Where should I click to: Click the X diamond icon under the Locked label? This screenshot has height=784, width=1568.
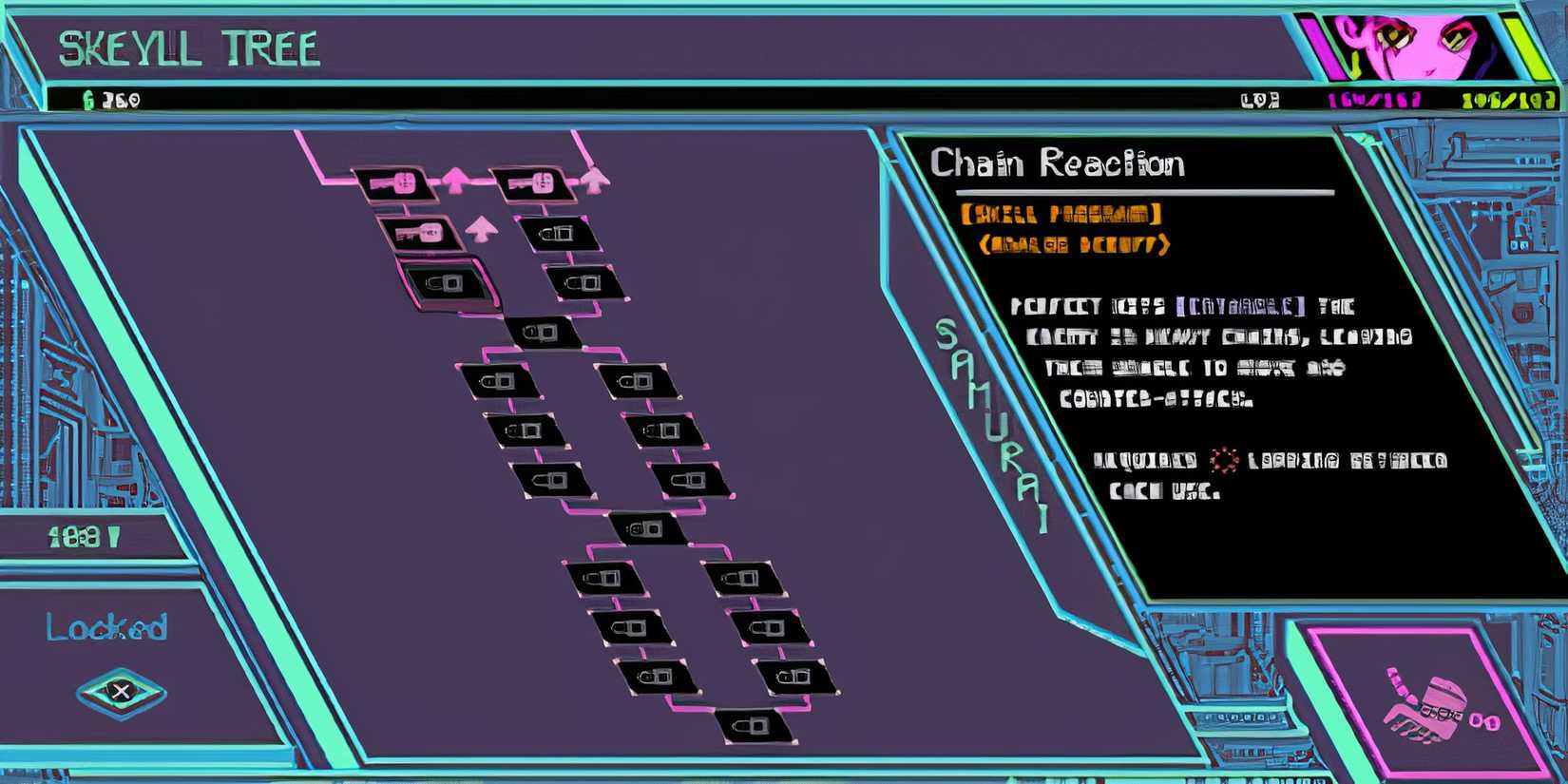[120, 691]
